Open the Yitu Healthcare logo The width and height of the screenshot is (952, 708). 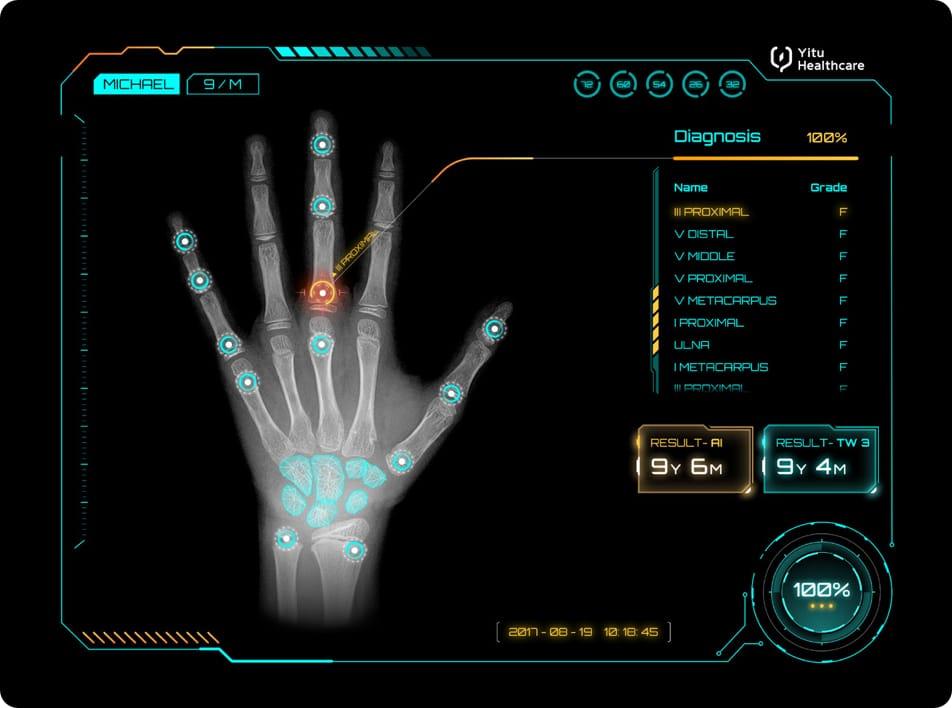(x=817, y=59)
